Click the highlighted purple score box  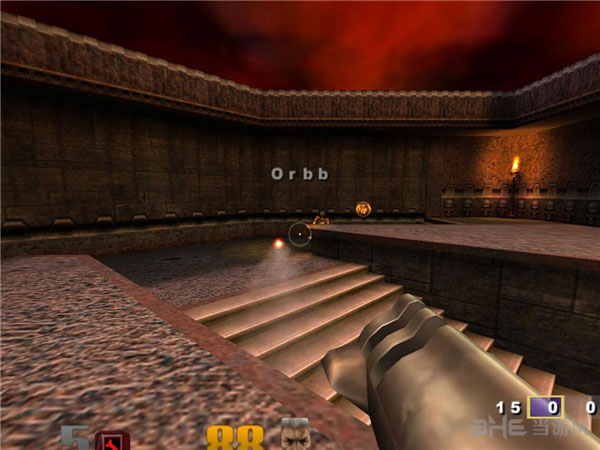pos(546,408)
